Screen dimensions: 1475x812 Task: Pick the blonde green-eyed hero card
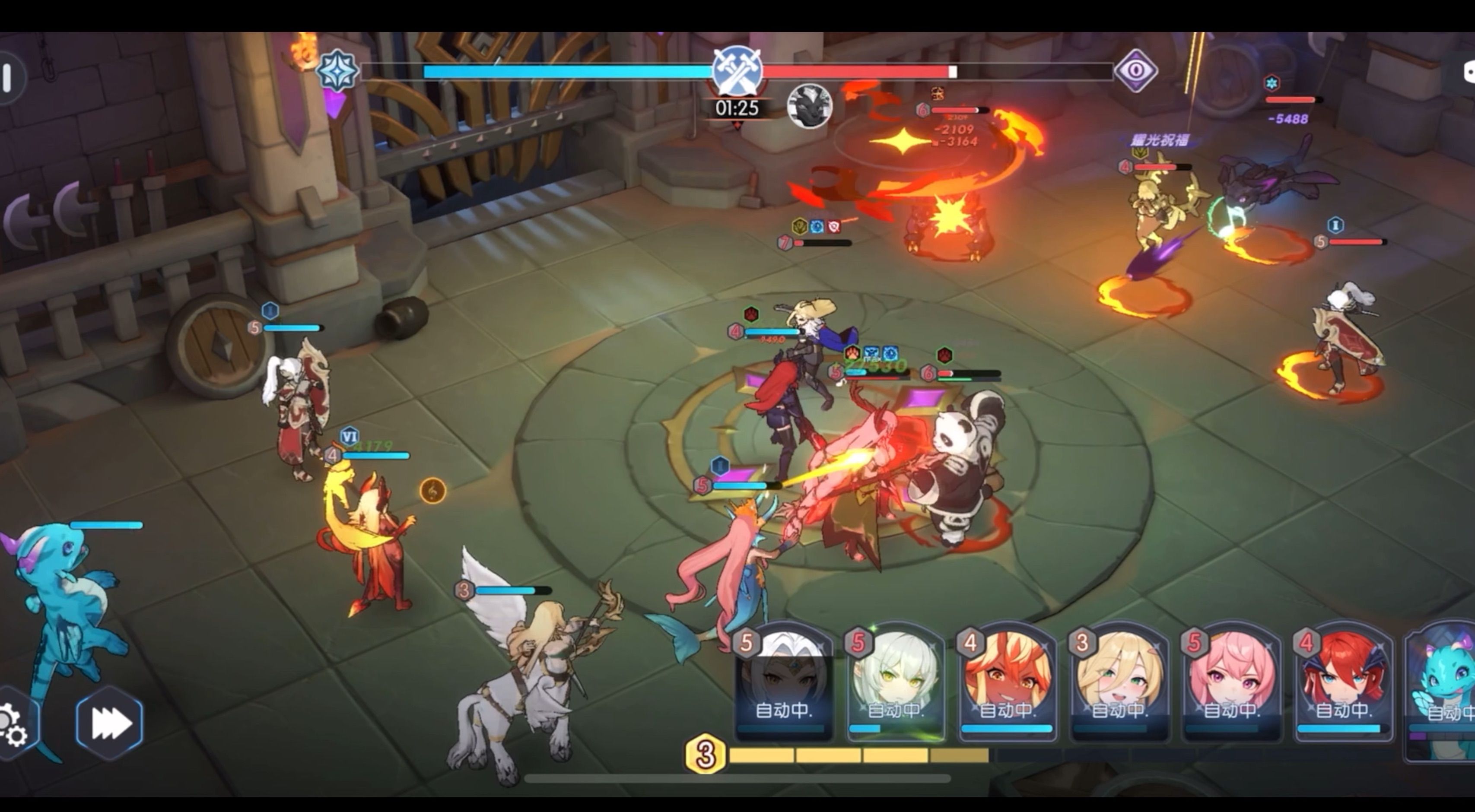coord(1118,684)
